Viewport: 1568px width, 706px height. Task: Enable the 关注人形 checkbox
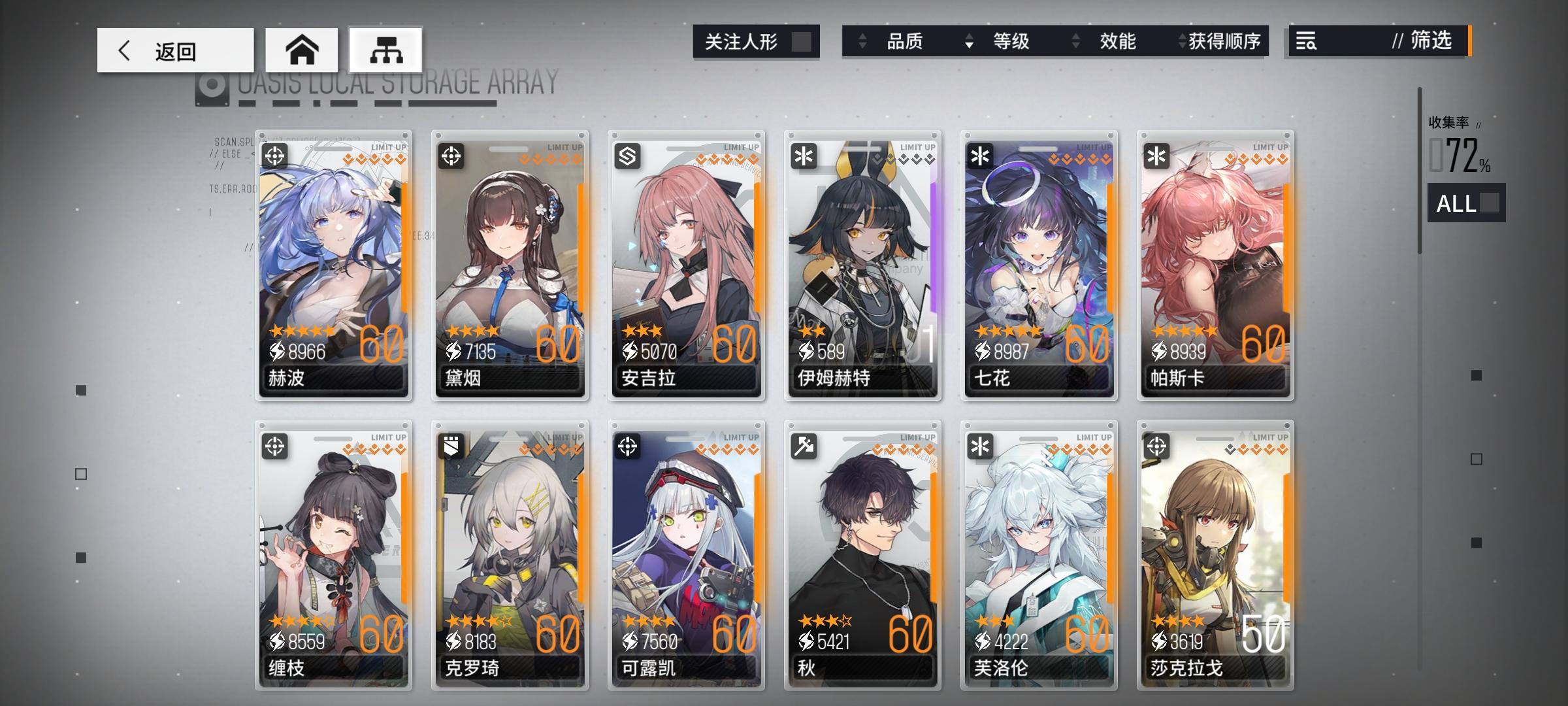coord(802,41)
